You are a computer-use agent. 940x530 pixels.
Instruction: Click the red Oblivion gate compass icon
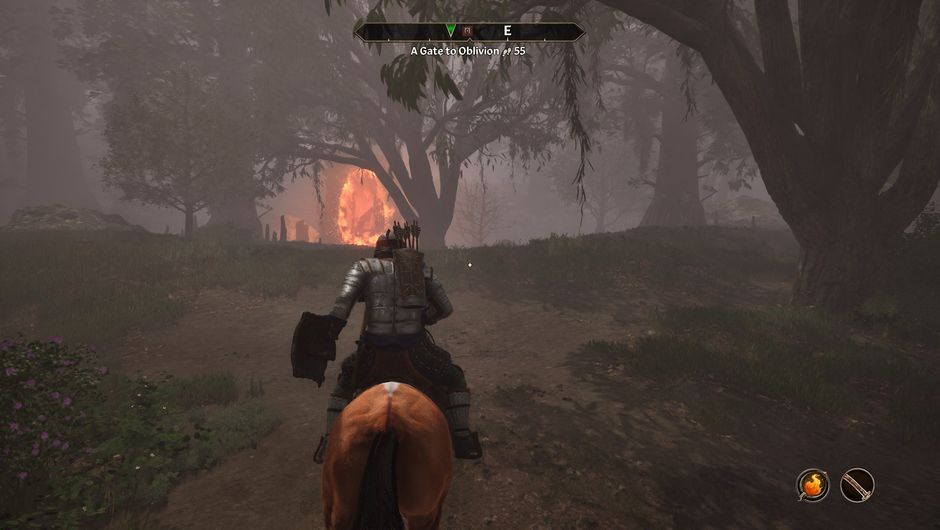(x=467, y=31)
